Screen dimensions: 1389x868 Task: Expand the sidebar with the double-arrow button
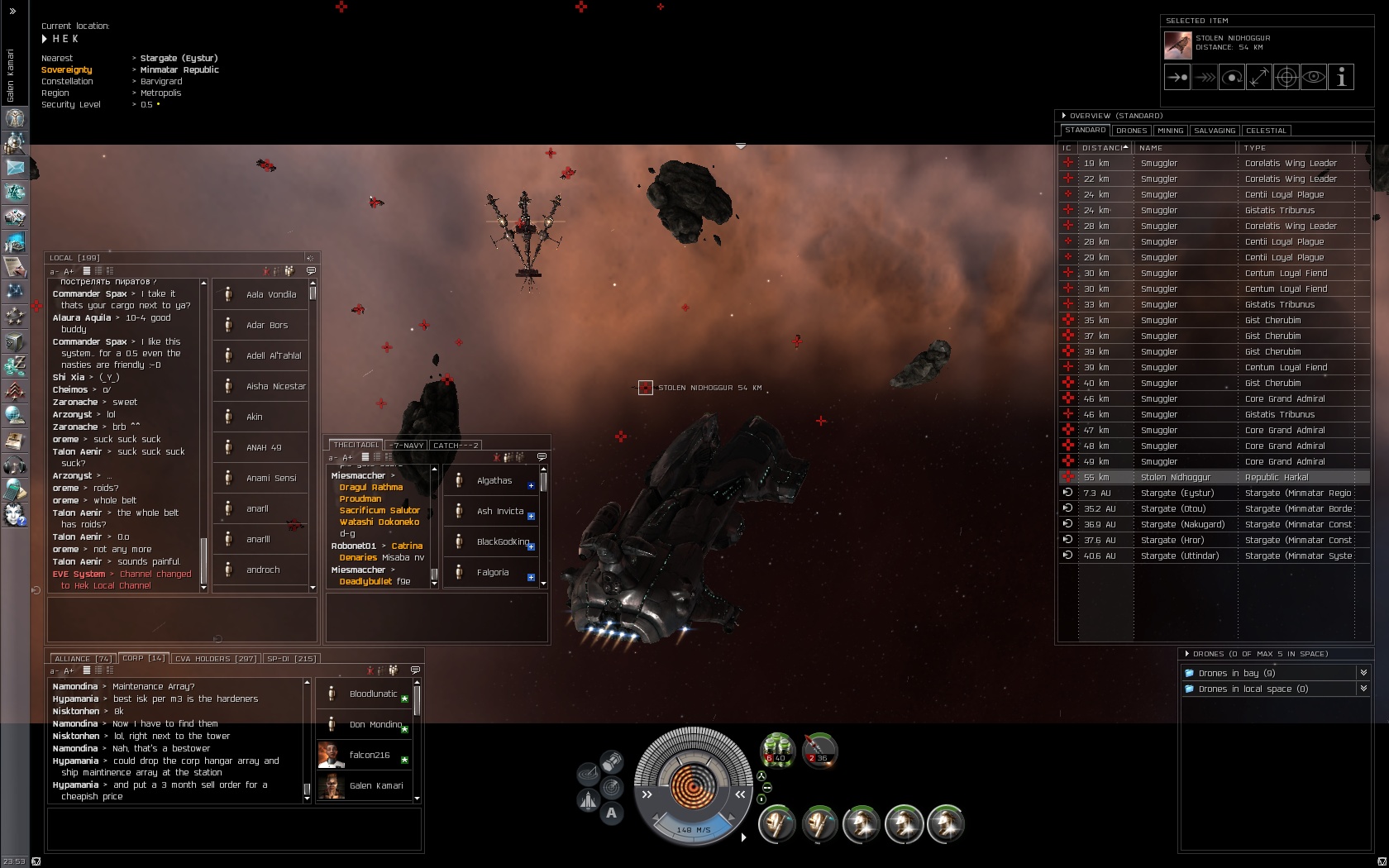[12, 12]
